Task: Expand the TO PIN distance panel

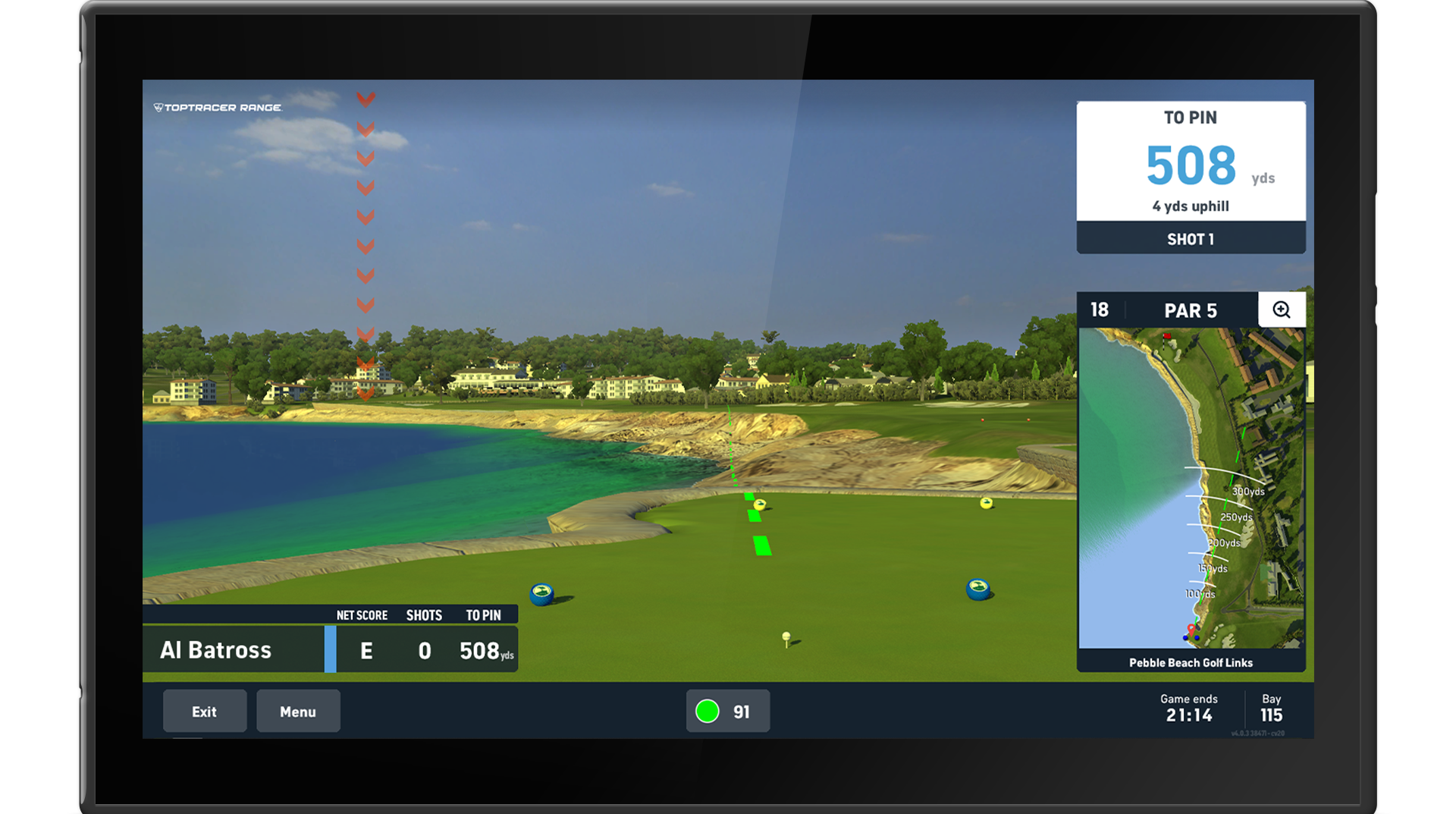Action: coord(1191,159)
